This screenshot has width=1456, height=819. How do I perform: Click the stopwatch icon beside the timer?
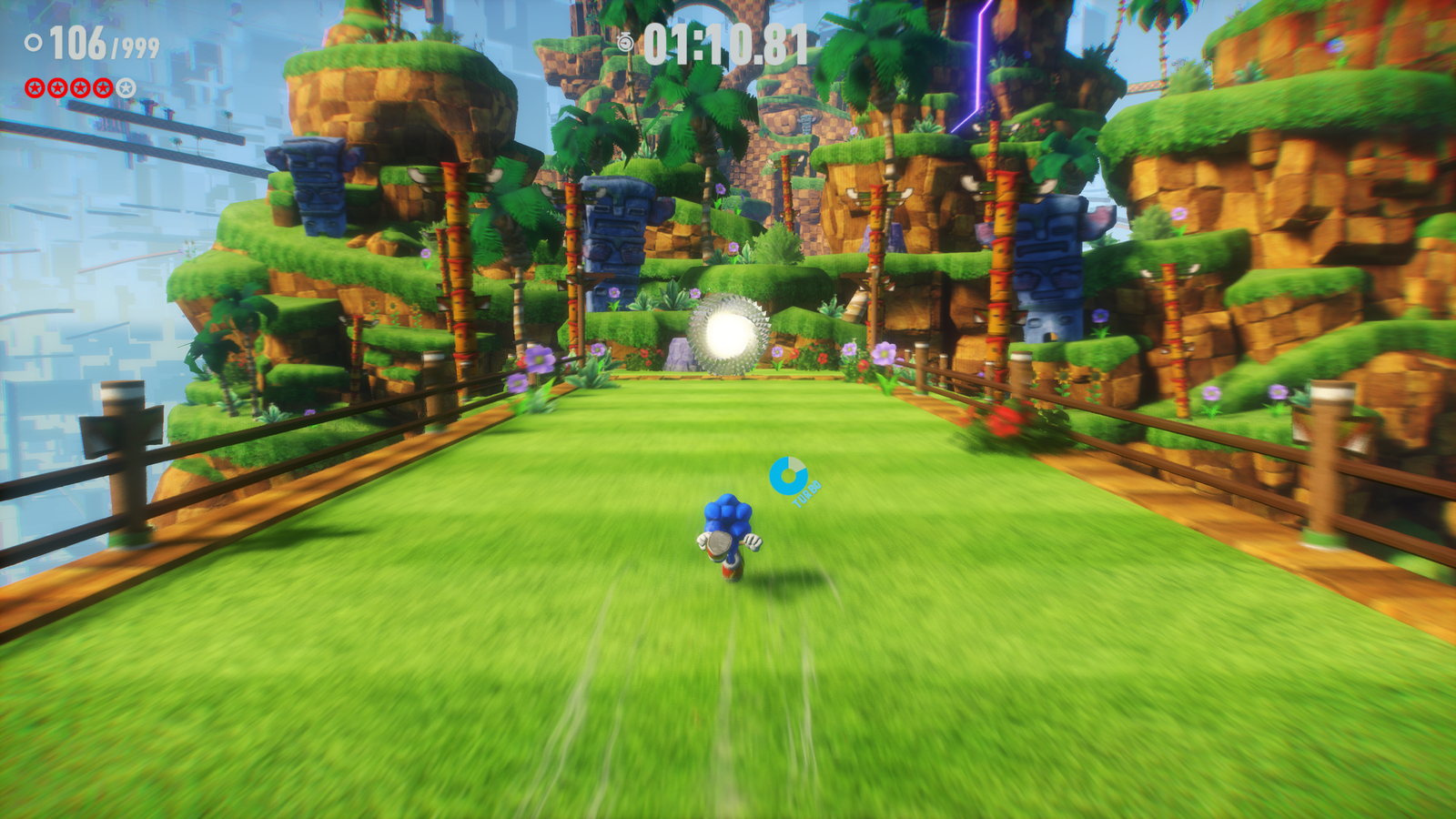[x=625, y=43]
